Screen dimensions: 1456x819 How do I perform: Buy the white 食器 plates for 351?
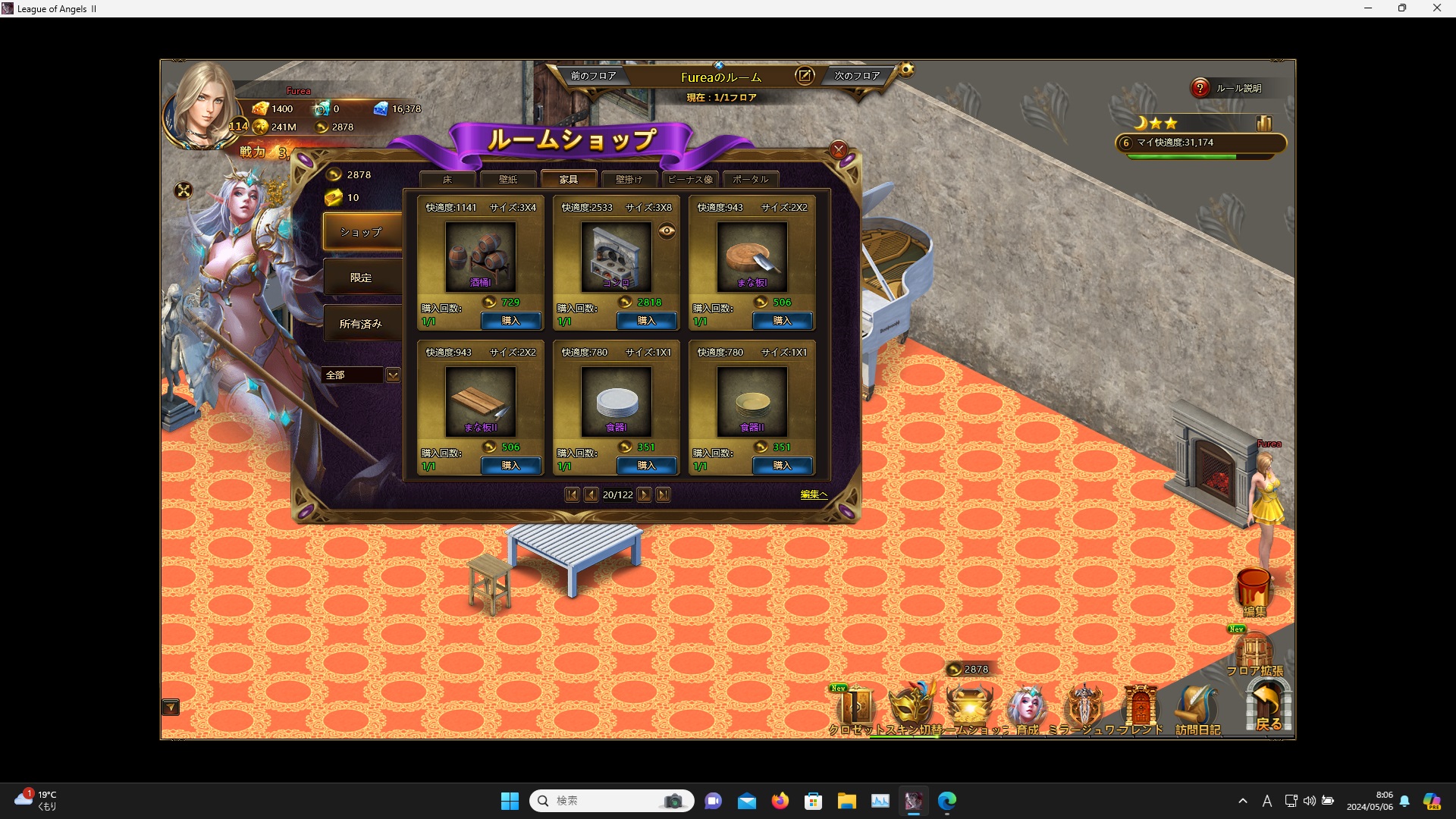(x=646, y=466)
